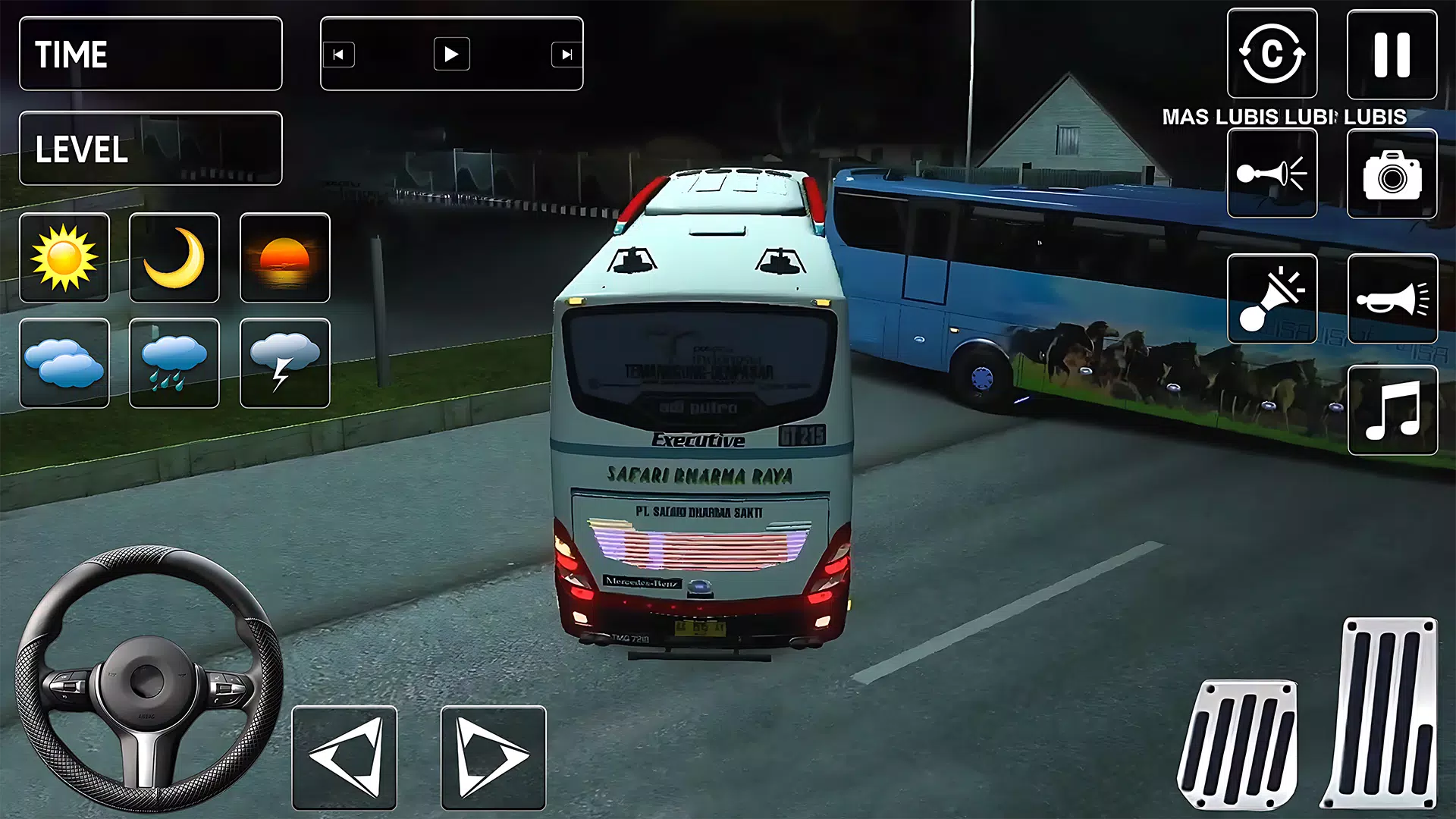Switch to night mode using moon icon
1456x819 pixels.
[x=174, y=258]
